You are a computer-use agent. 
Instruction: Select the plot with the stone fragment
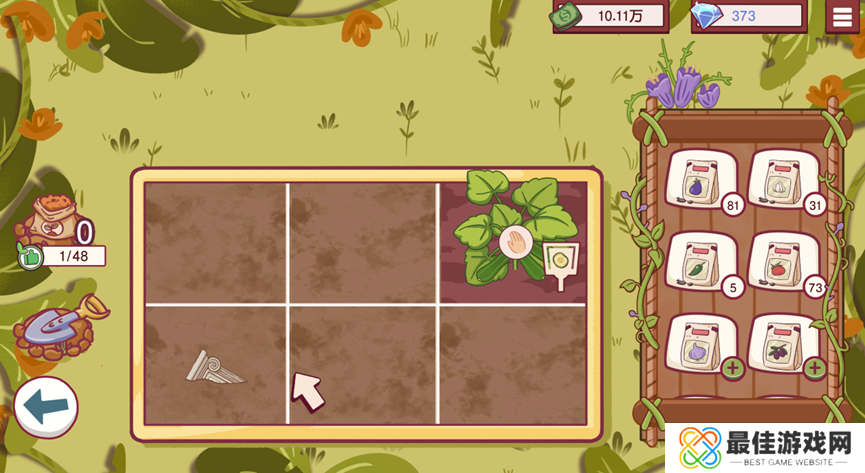pos(216,365)
